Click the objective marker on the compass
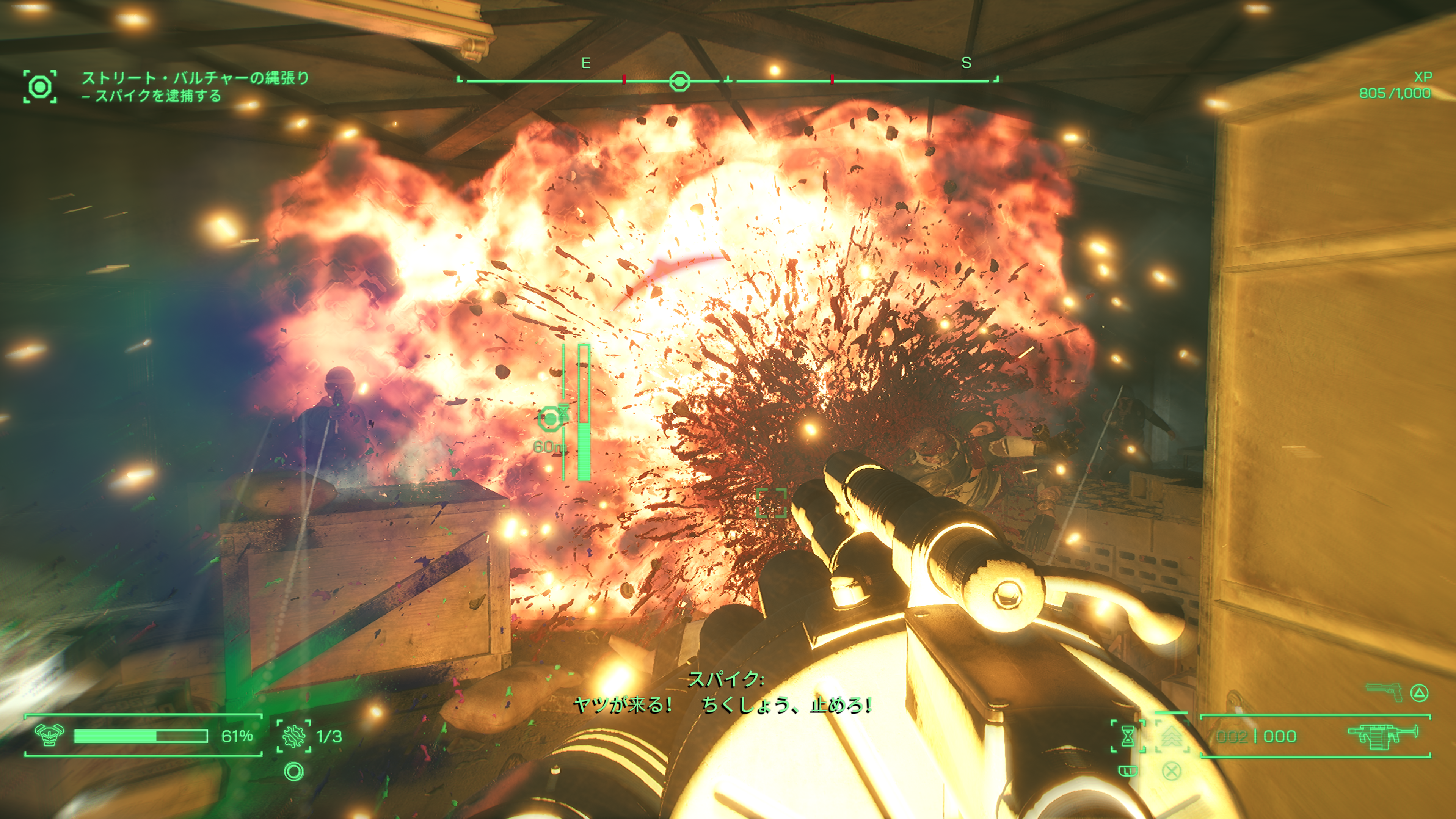The height and width of the screenshot is (819, 1456). tap(679, 82)
